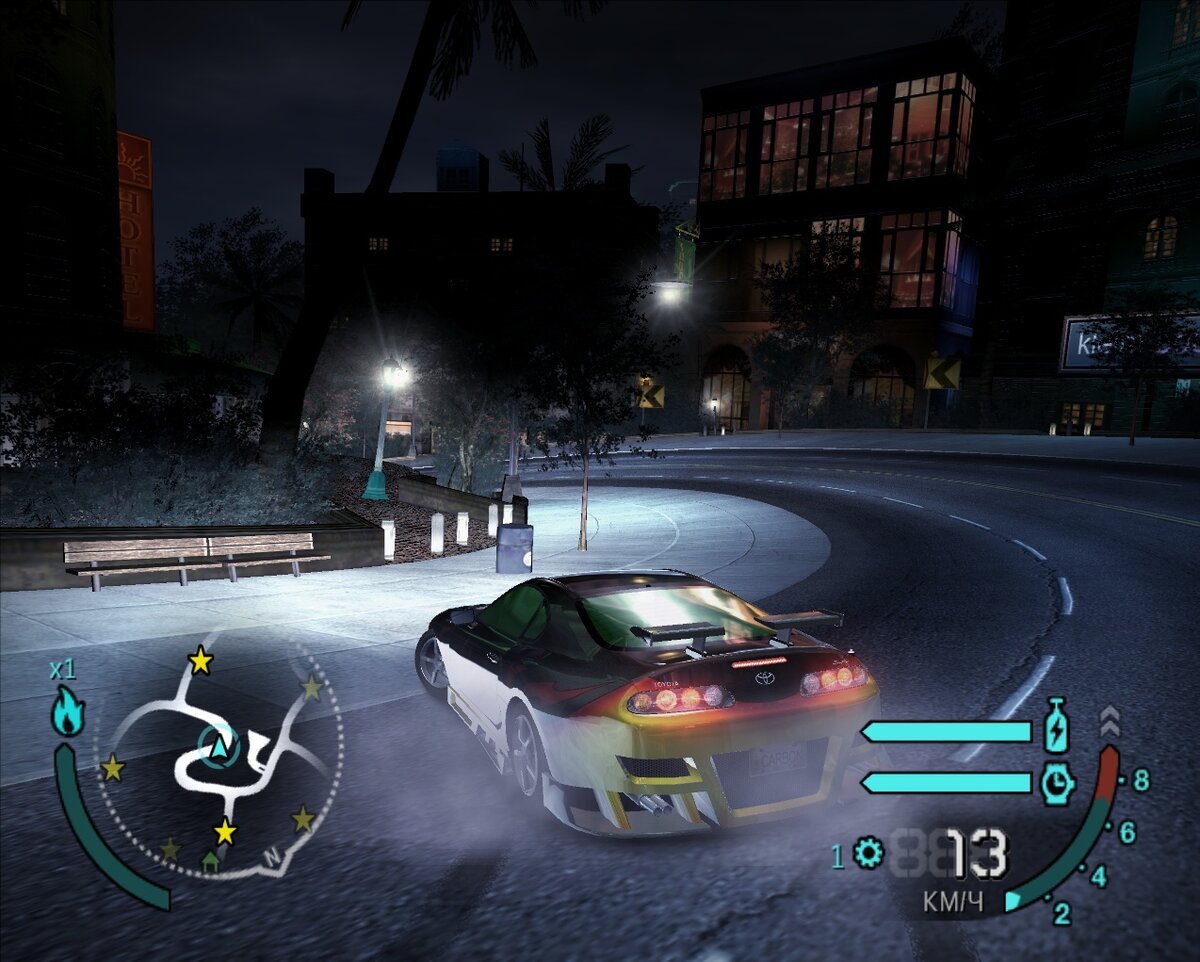The width and height of the screenshot is (1200, 962).
Task: Click the nitrous bottle icon
Action: click(1056, 727)
